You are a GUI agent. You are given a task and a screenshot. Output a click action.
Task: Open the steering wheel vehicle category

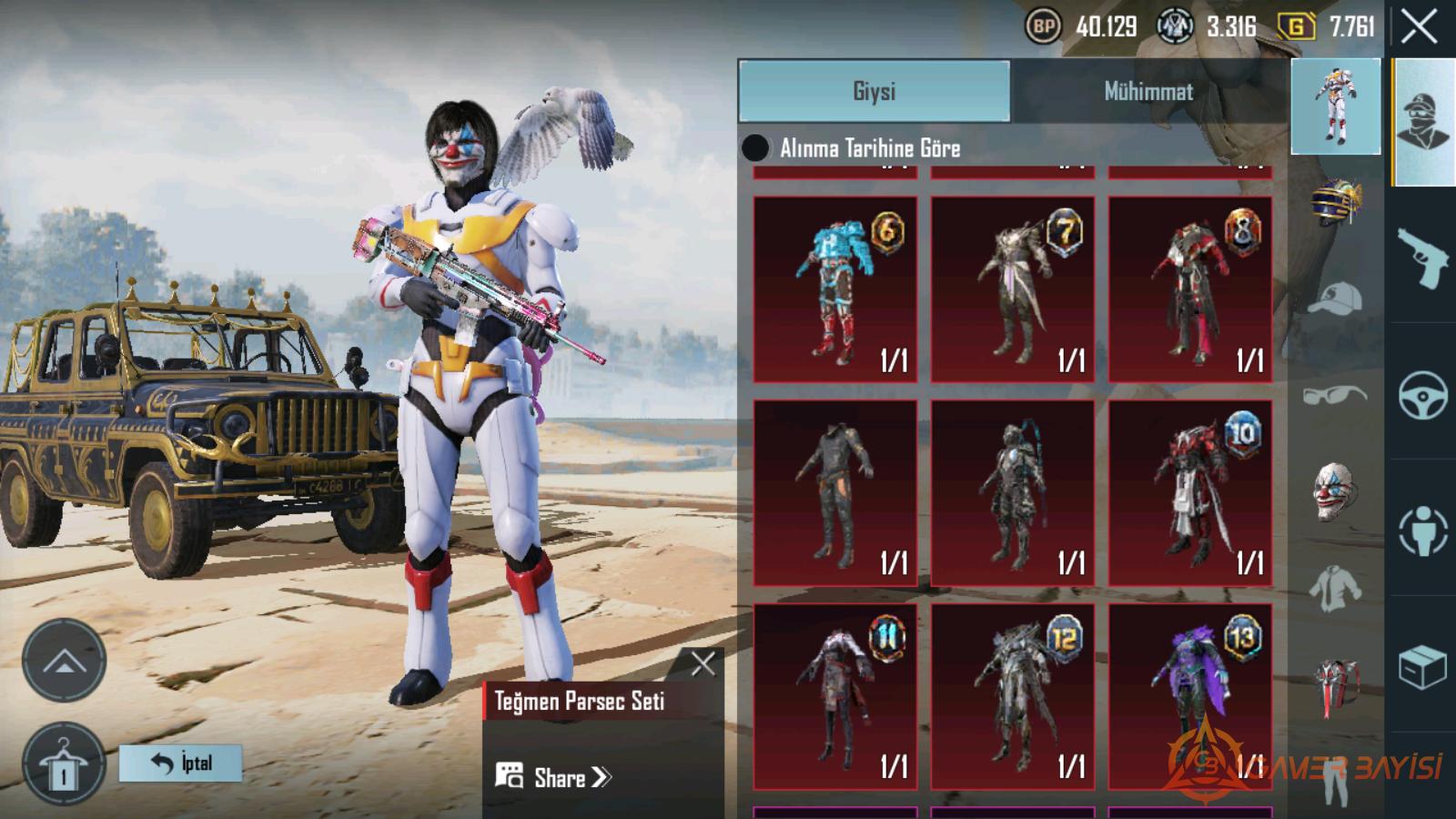coord(1422,395)
